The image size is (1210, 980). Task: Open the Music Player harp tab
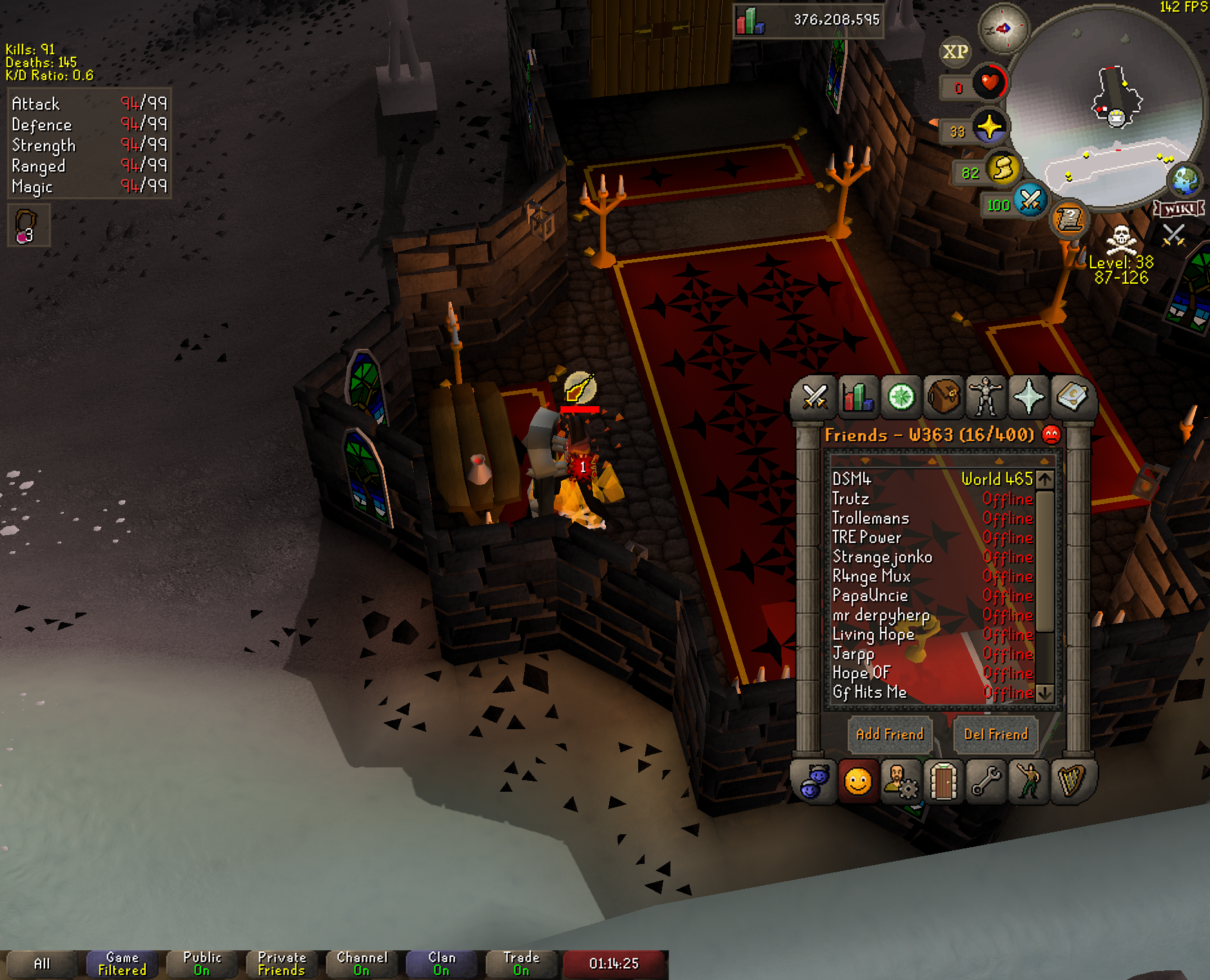[x=1071, y=782]
